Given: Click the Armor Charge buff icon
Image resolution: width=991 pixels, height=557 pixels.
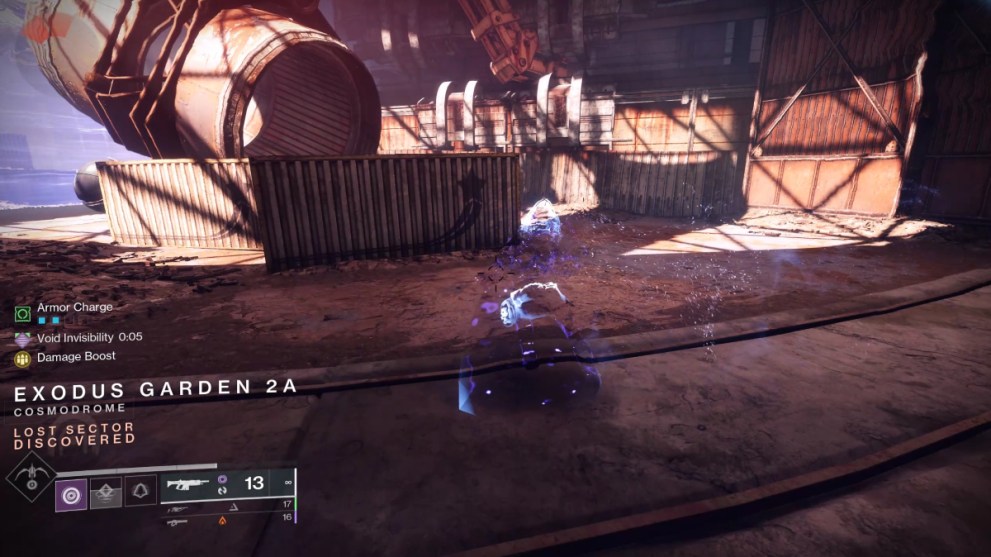Looking at the screenshot, I should click(x=22, y=314).
